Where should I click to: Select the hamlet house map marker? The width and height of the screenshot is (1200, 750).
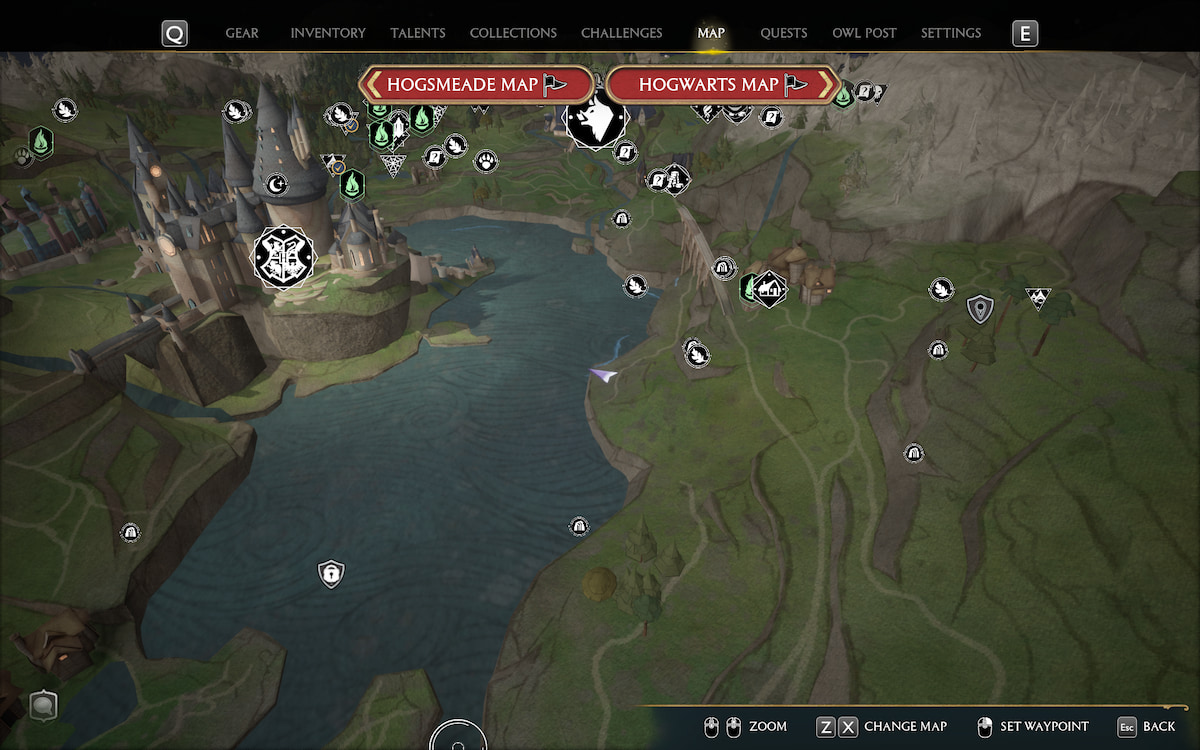(x=769, y=289)
